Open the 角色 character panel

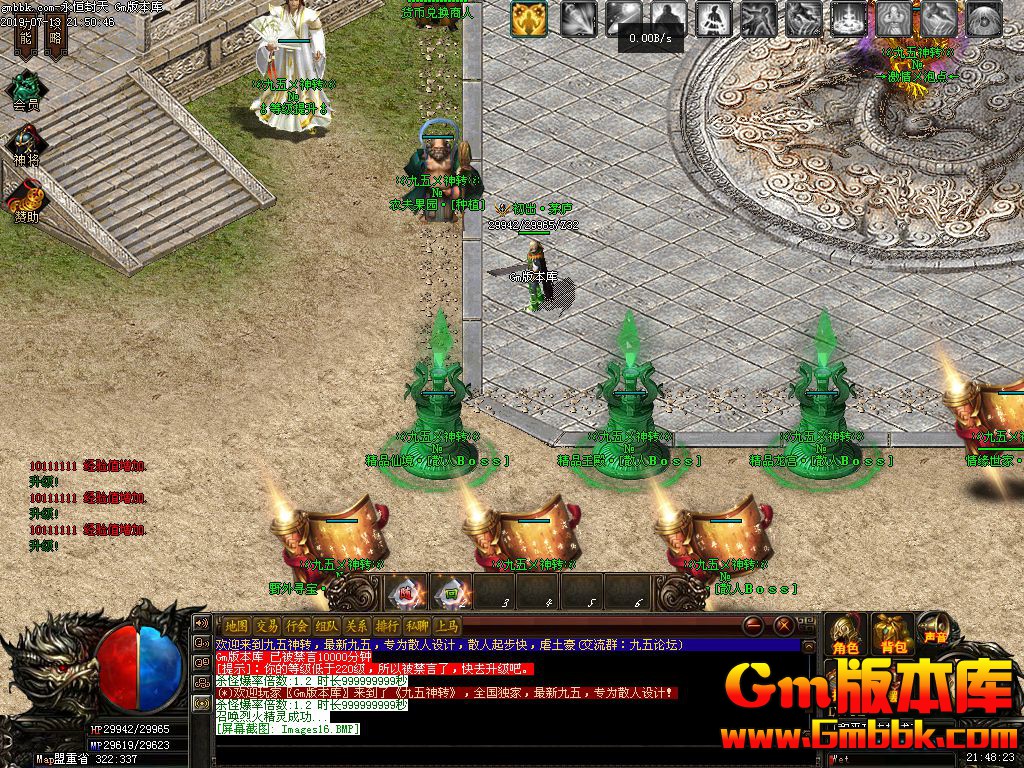tap(845, 634)
